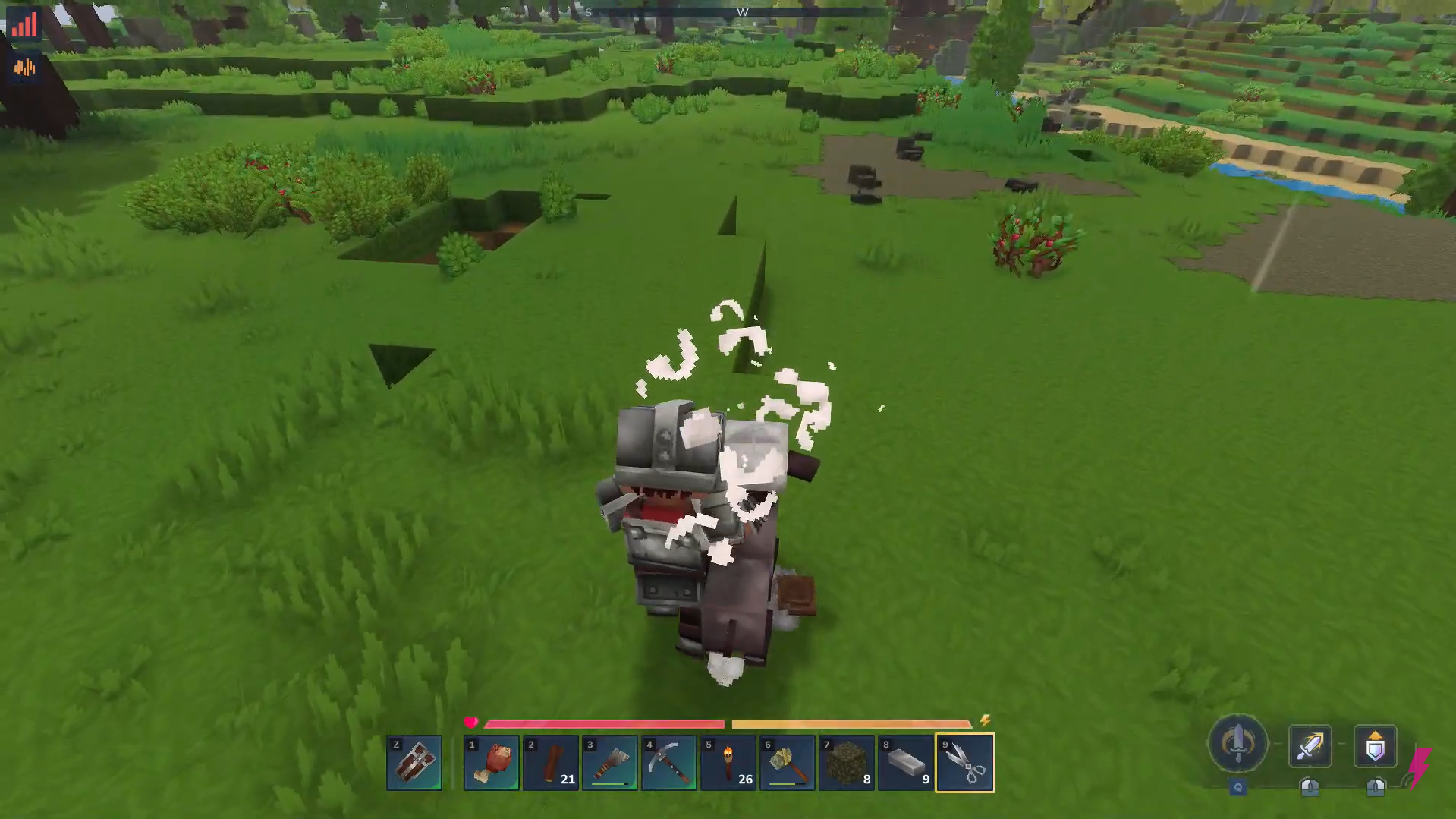Activate the flaming sword attack ability
This screenshot has height=819, width=1456.
pyautogui.click(x=1310, y=746)
